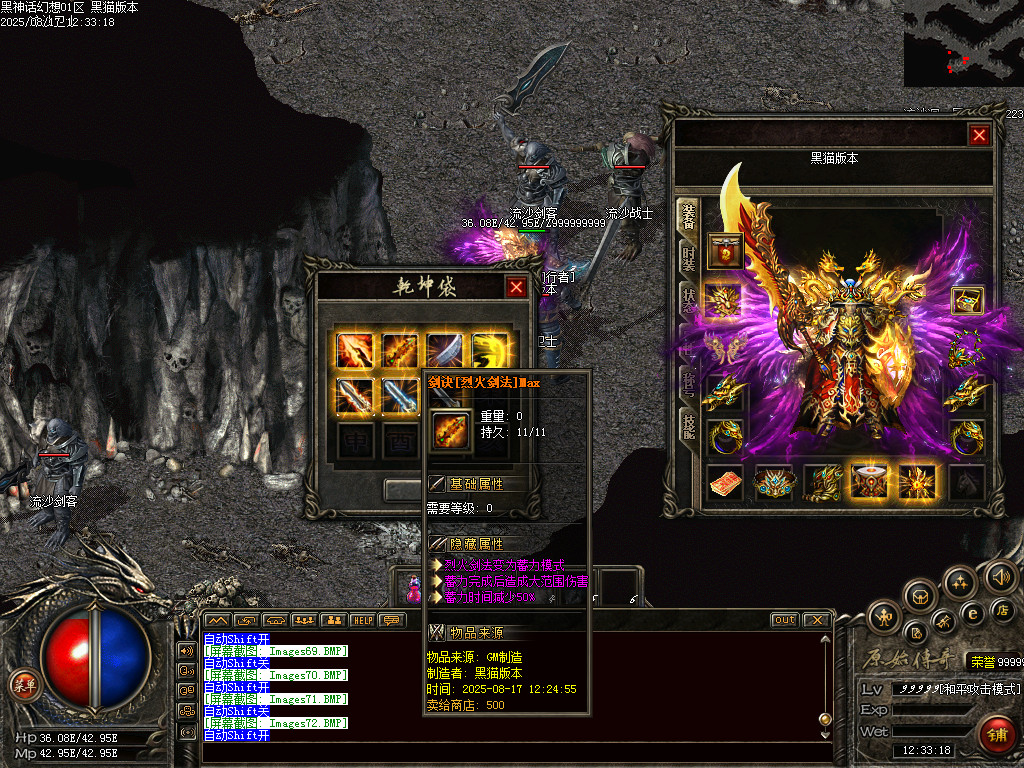
Task: Select the red drum equipment slot
Action: [x=868, y=483]
